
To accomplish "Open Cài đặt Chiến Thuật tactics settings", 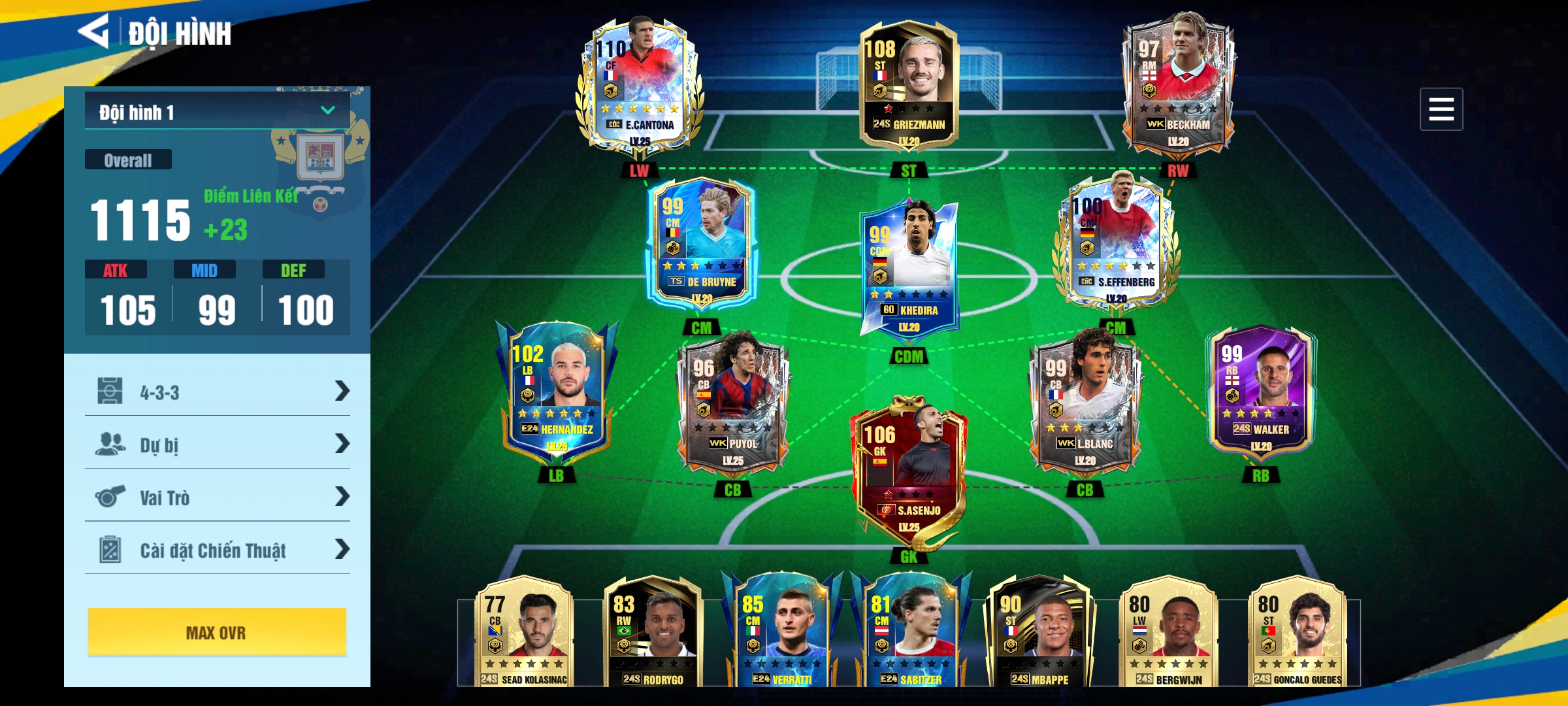I will 217,550.
